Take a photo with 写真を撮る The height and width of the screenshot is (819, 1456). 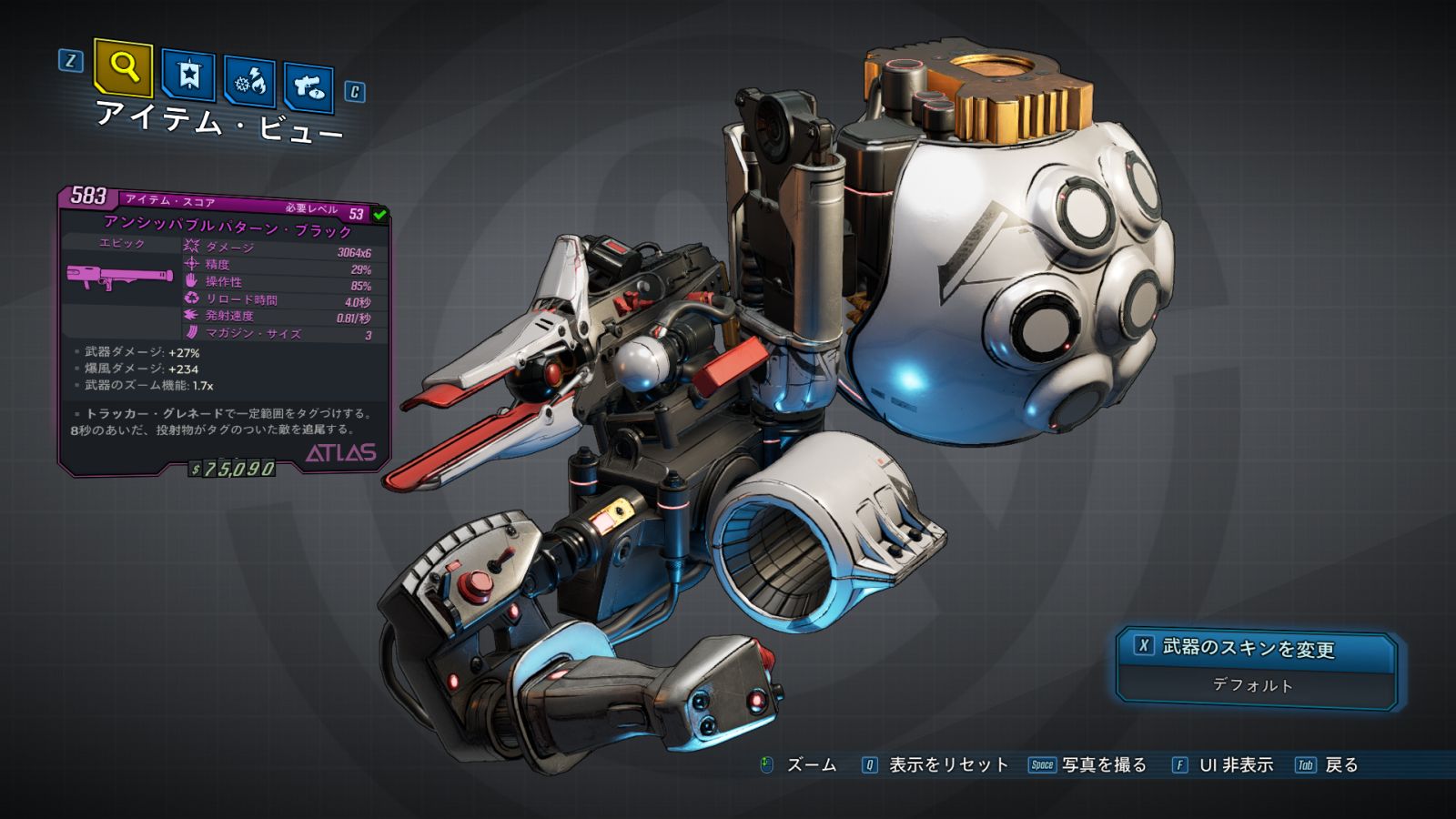[1103, 765]
